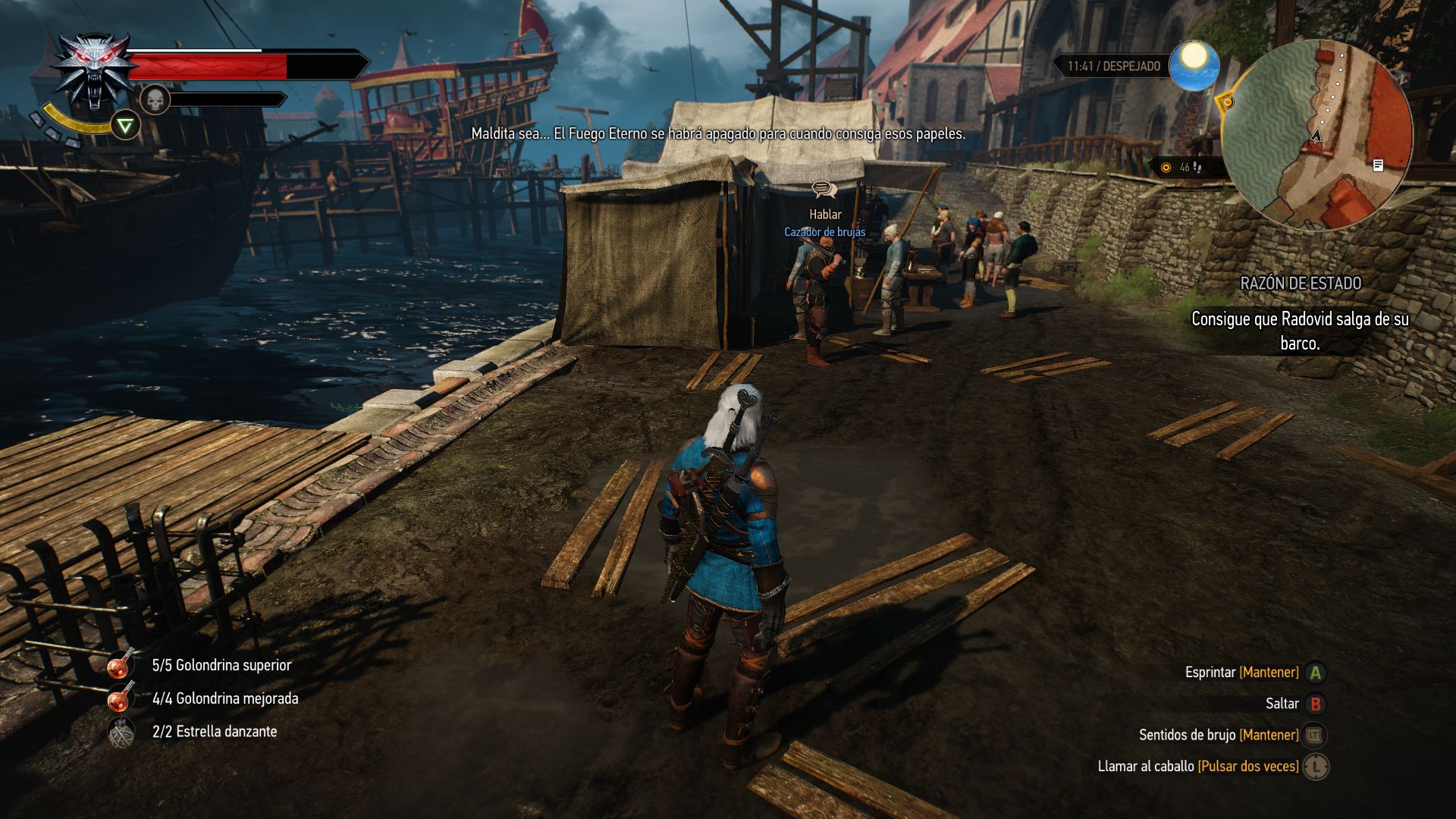Pick the Estrella danzante bomb
The width and height of the screenshot is (1456, 819).
pyautogui.click(x=121, y=732)
